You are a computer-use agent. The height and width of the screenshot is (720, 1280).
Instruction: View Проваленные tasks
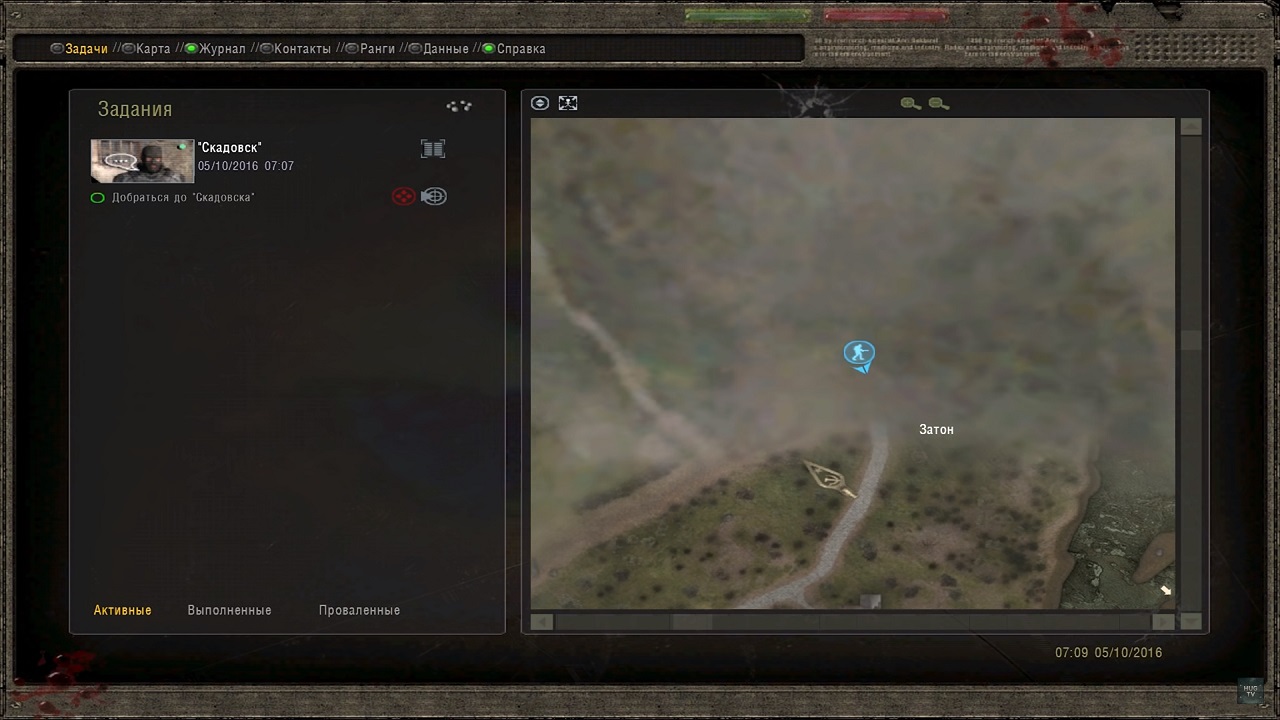[x=359, y=610]
